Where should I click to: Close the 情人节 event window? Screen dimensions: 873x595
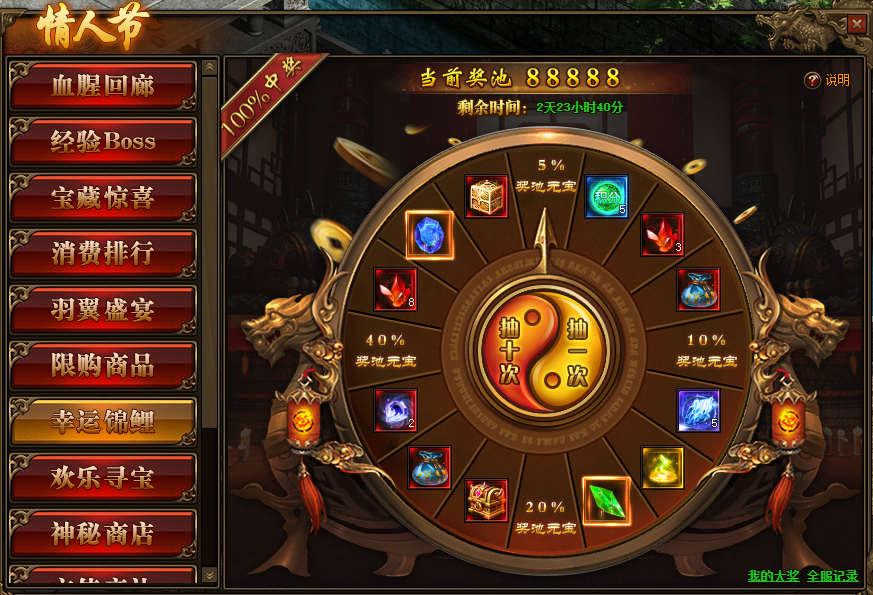click(857, 24)
